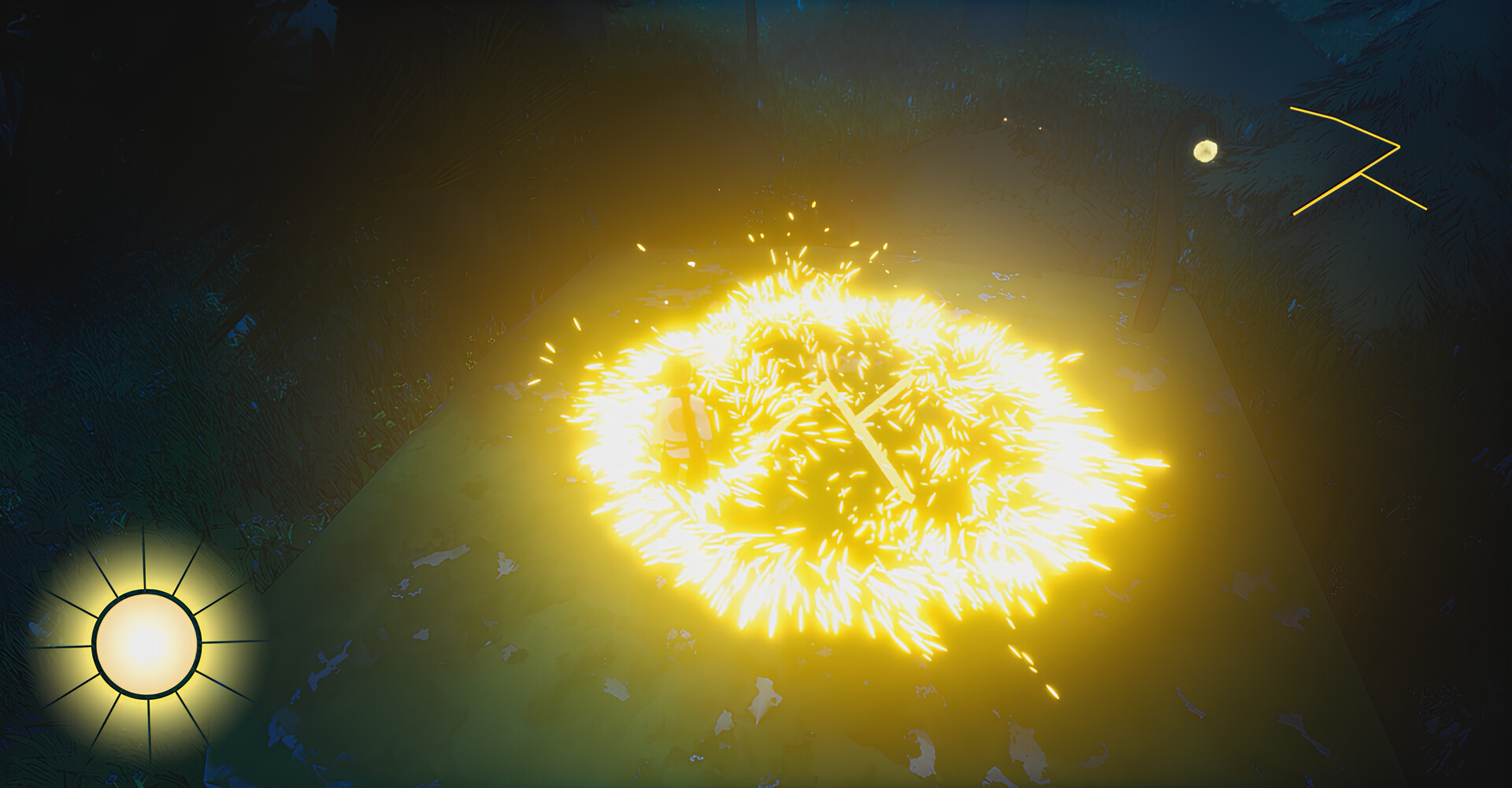Open the lamppost marker details

coord(1204,150)
